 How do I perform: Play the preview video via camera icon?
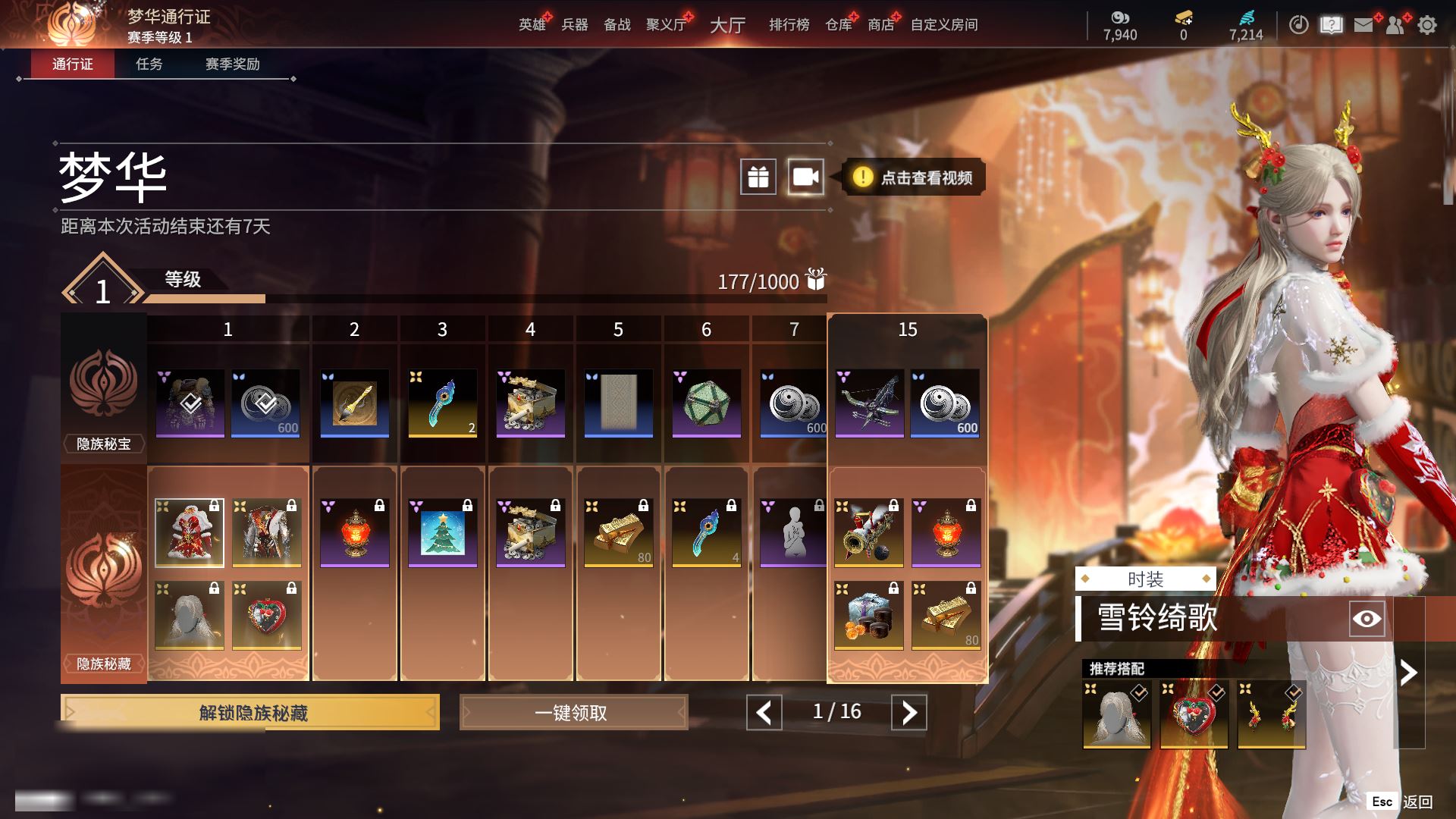pos(805,177)
